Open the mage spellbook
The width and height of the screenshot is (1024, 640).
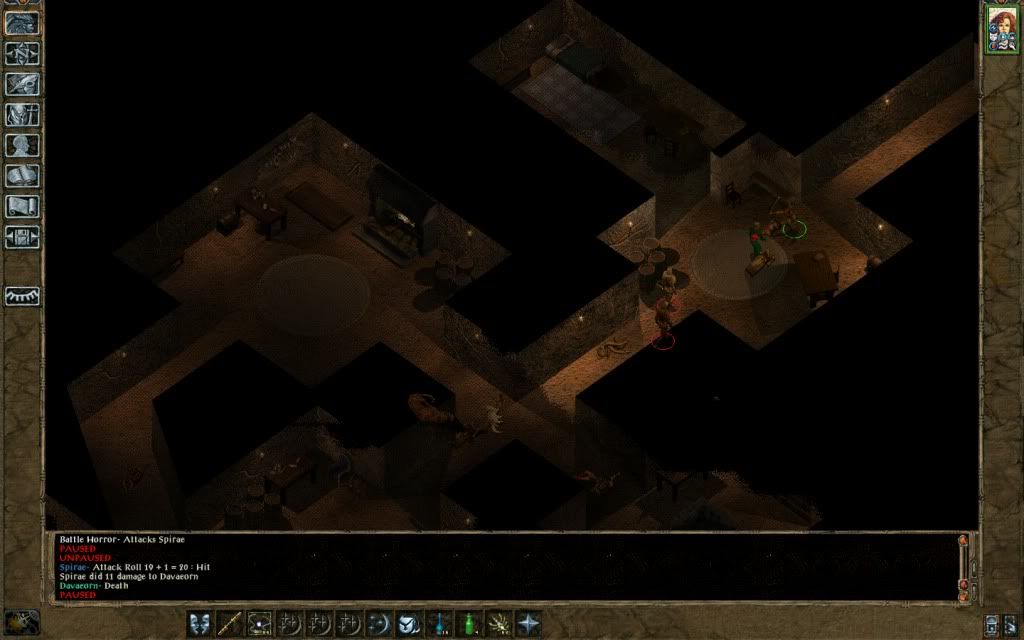pos(23,177)
